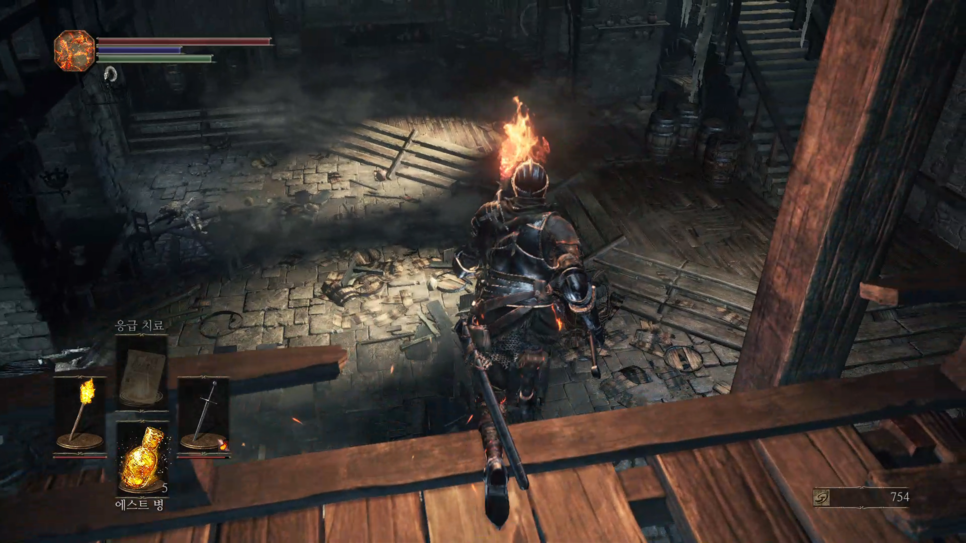Use the 에스트 병 flask slot
The height and width of the screenshot is (543, 966).
(x=141, y=456)
